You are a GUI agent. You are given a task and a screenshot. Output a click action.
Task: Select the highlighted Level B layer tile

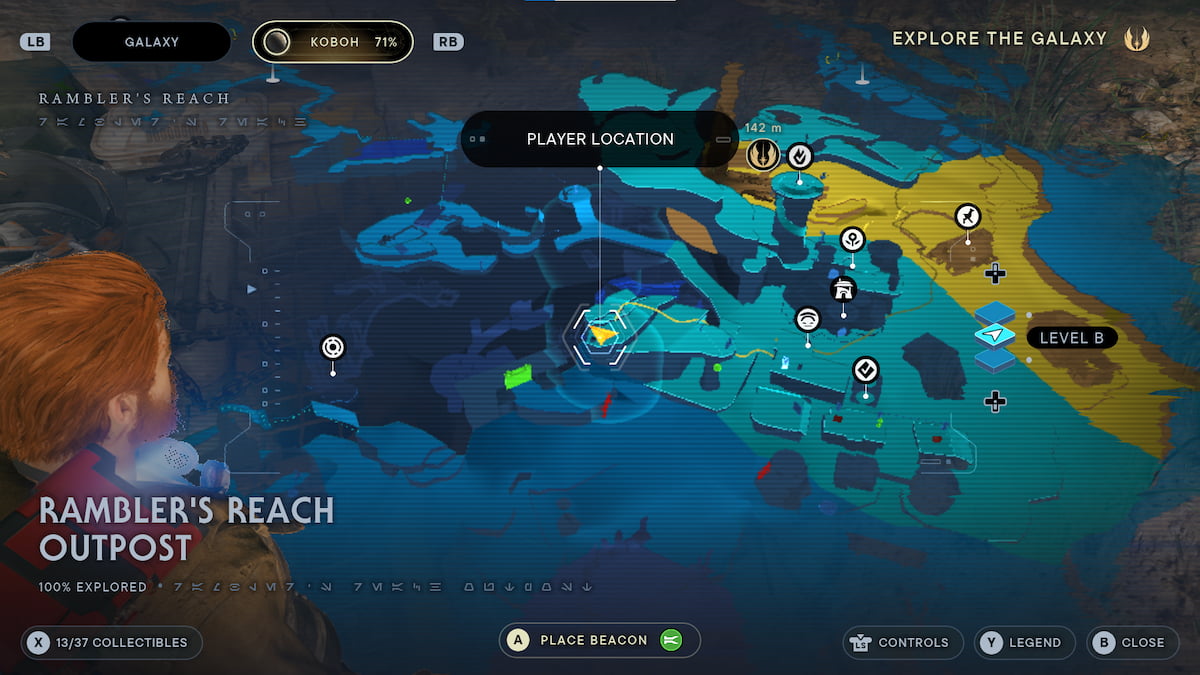tap(995, 336)
